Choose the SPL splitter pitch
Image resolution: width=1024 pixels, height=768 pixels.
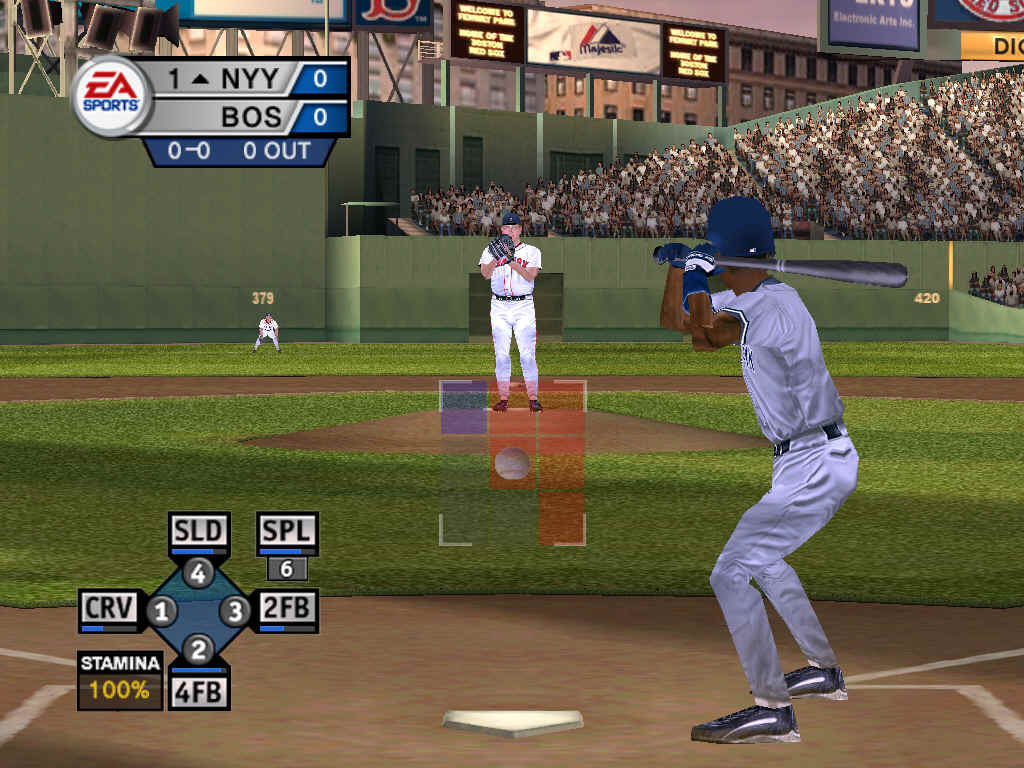(287, 530)
